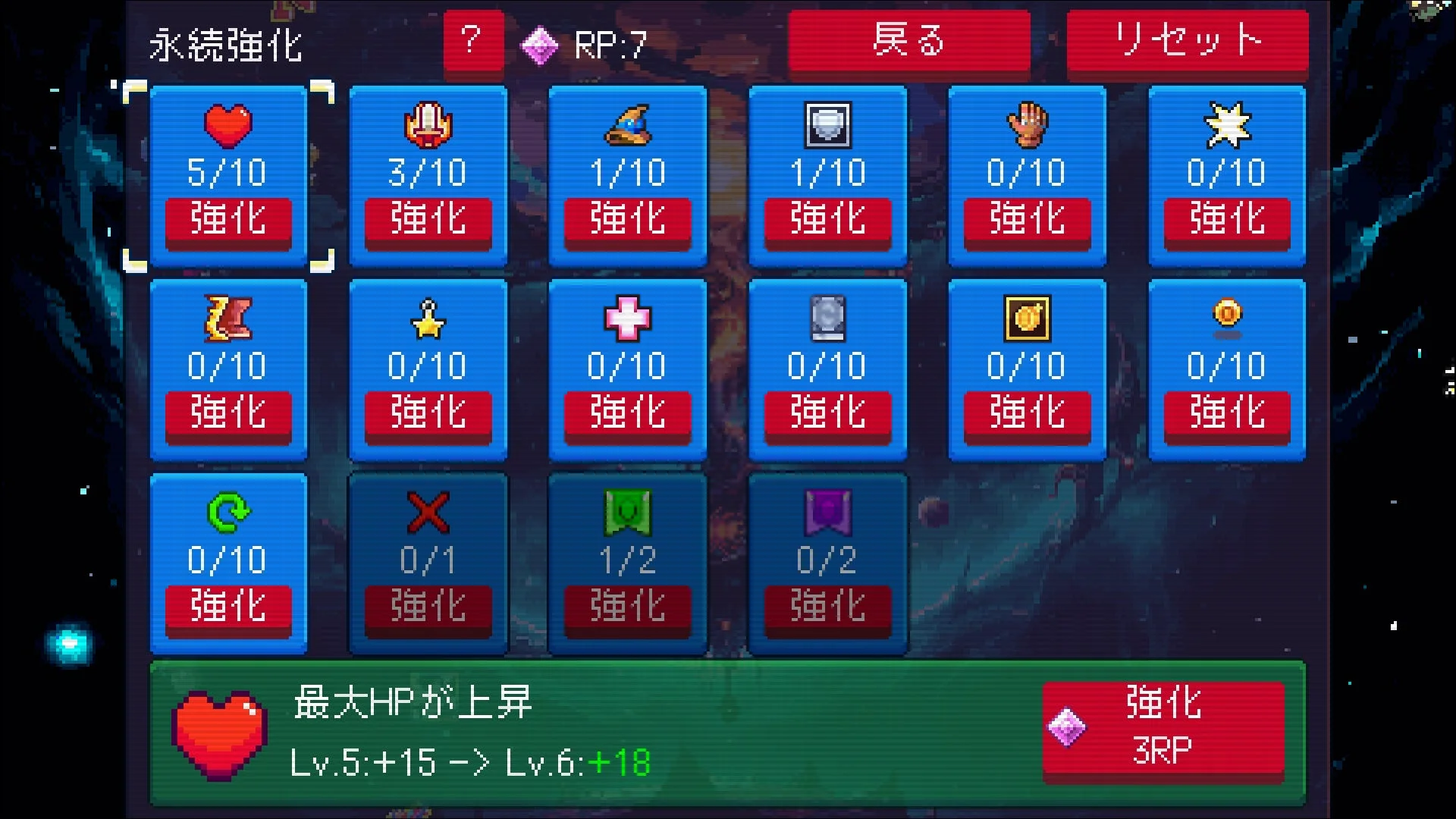Image resolution: width=1456 pixels, height=819 pixels.
Task: Select the framed gold coin upgrade icon
Action: point(1026,319)
